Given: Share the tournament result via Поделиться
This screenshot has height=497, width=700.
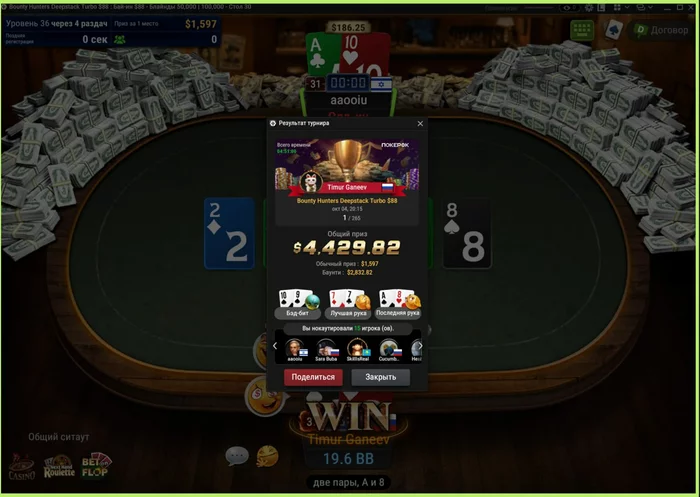Looking at the screenshot, I should pyautogui.click(x=313, y=378).
